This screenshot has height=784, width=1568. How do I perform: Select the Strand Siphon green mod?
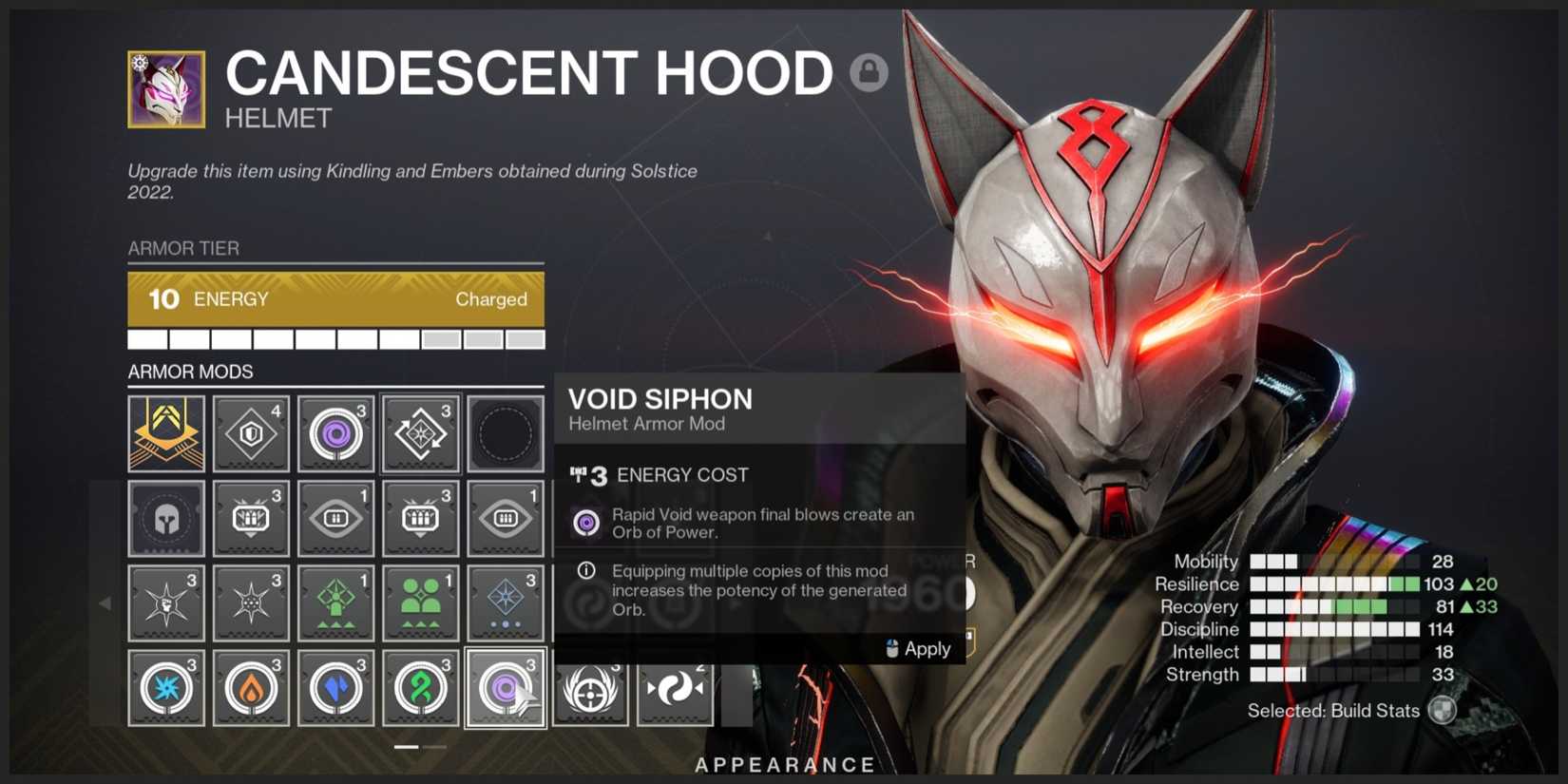(x=421, y=687)
